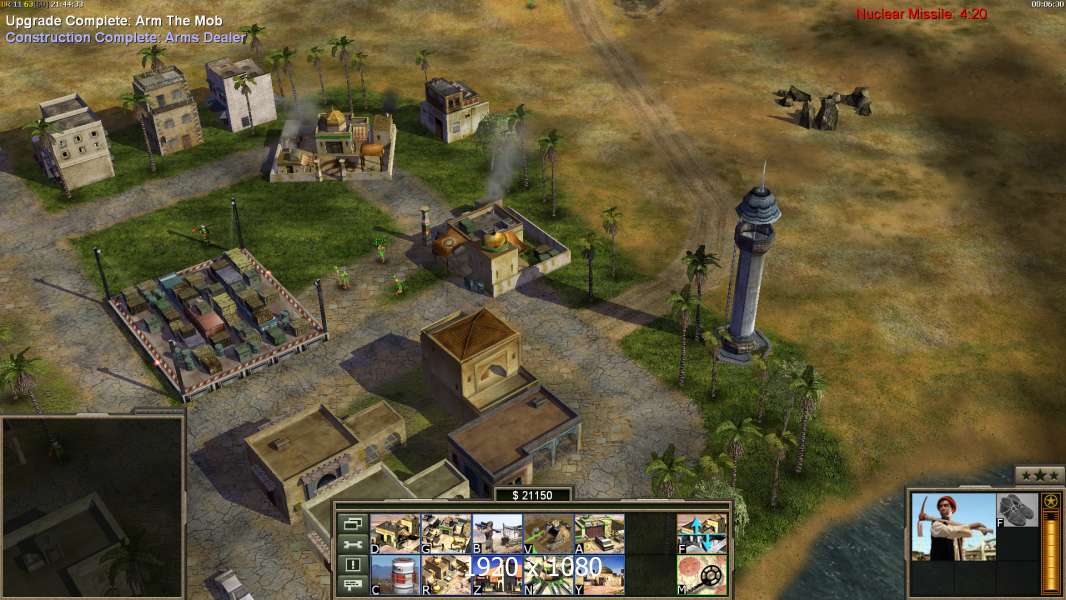This screenshot has height=600, width=1066.
Task: Build the red-striped barrel trap marked C
Action: (x=395, y=574)
